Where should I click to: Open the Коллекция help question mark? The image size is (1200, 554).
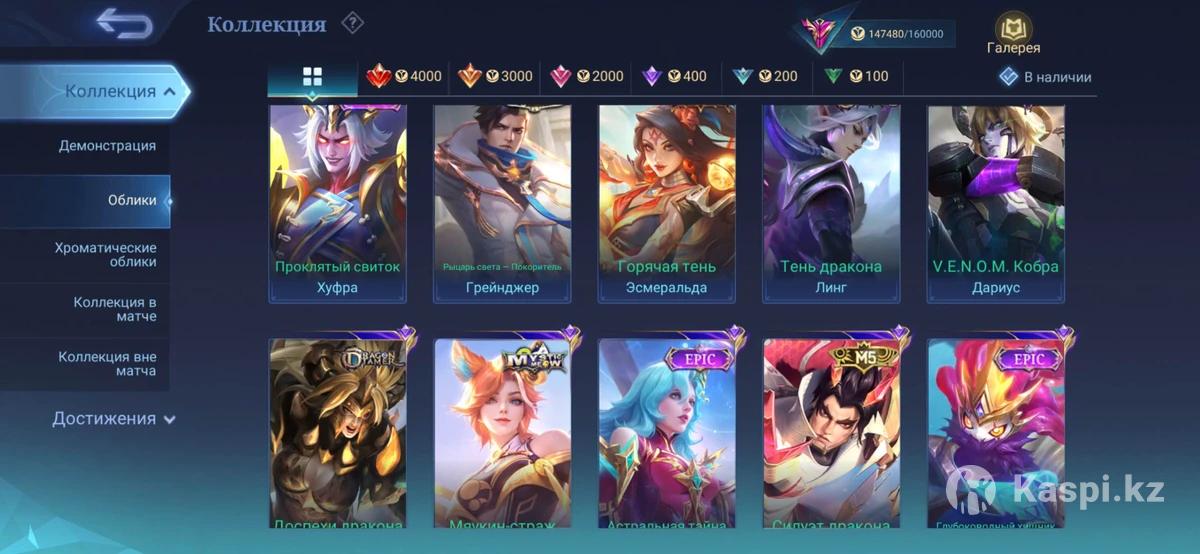[352, 23]
